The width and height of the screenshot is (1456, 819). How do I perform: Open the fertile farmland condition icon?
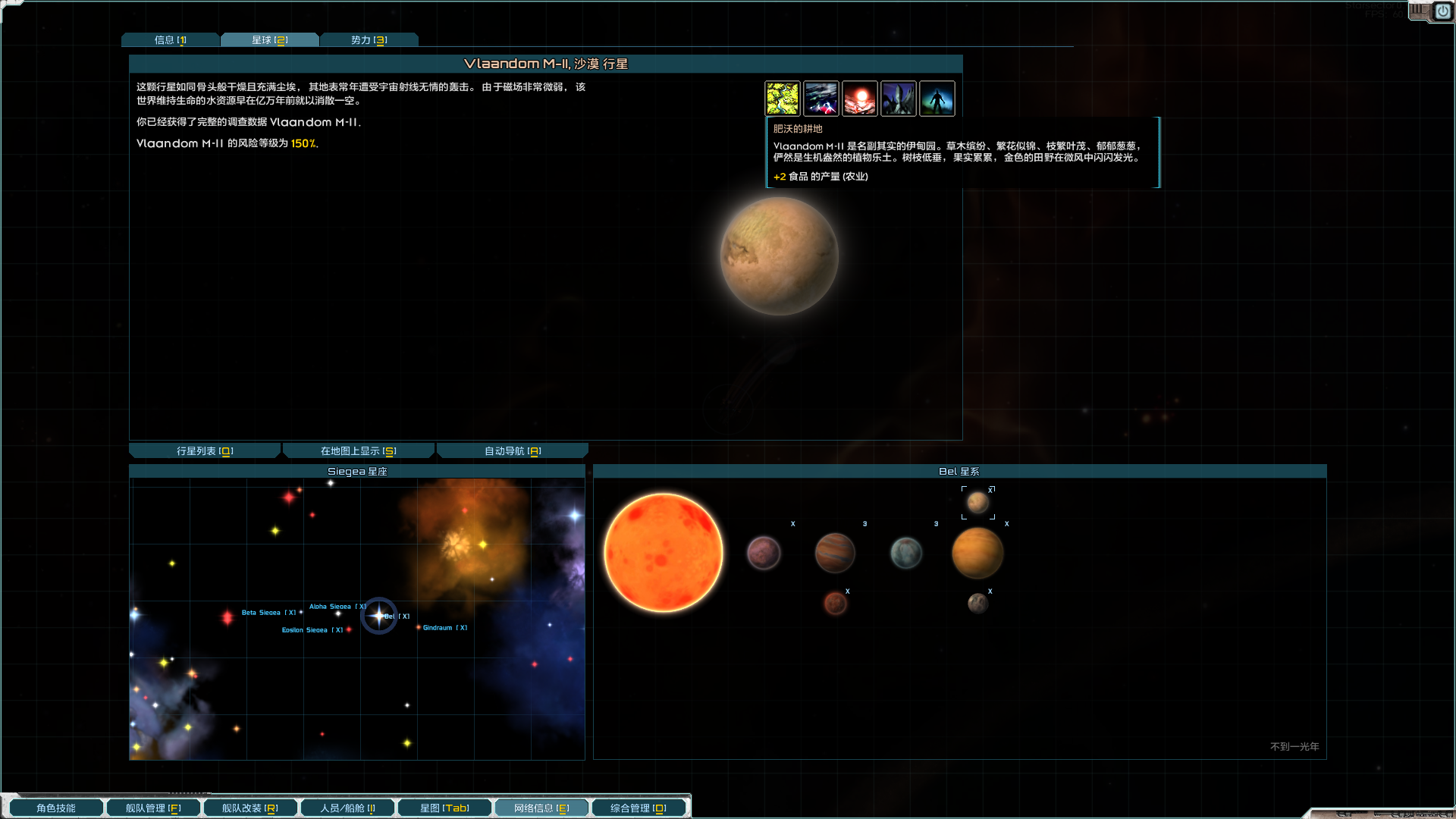click(x=783, y=98)
